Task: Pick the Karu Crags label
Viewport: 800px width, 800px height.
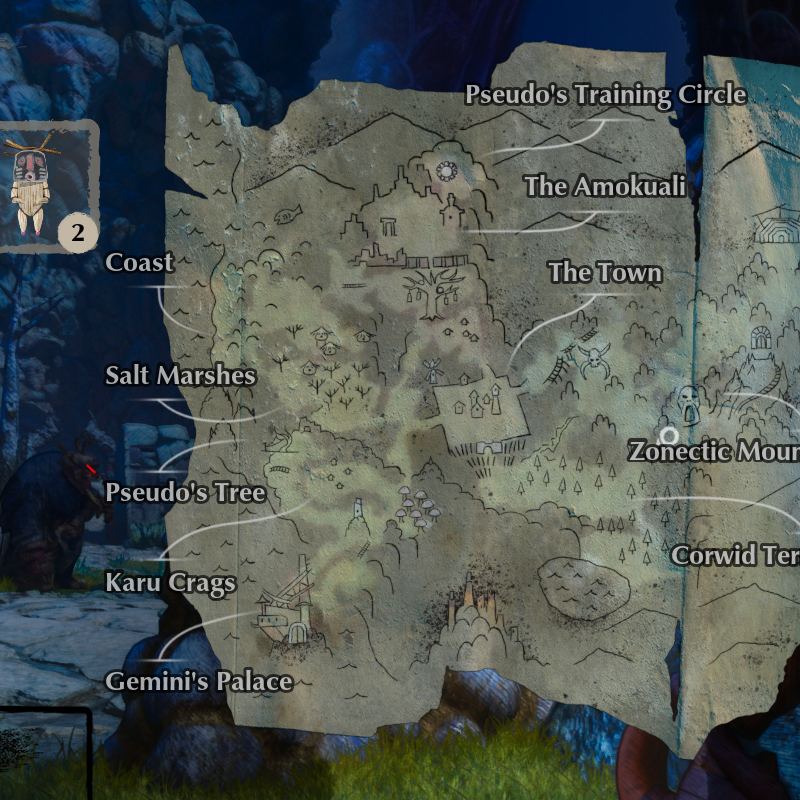Action: pyautogui.click(x=171, y=582)
